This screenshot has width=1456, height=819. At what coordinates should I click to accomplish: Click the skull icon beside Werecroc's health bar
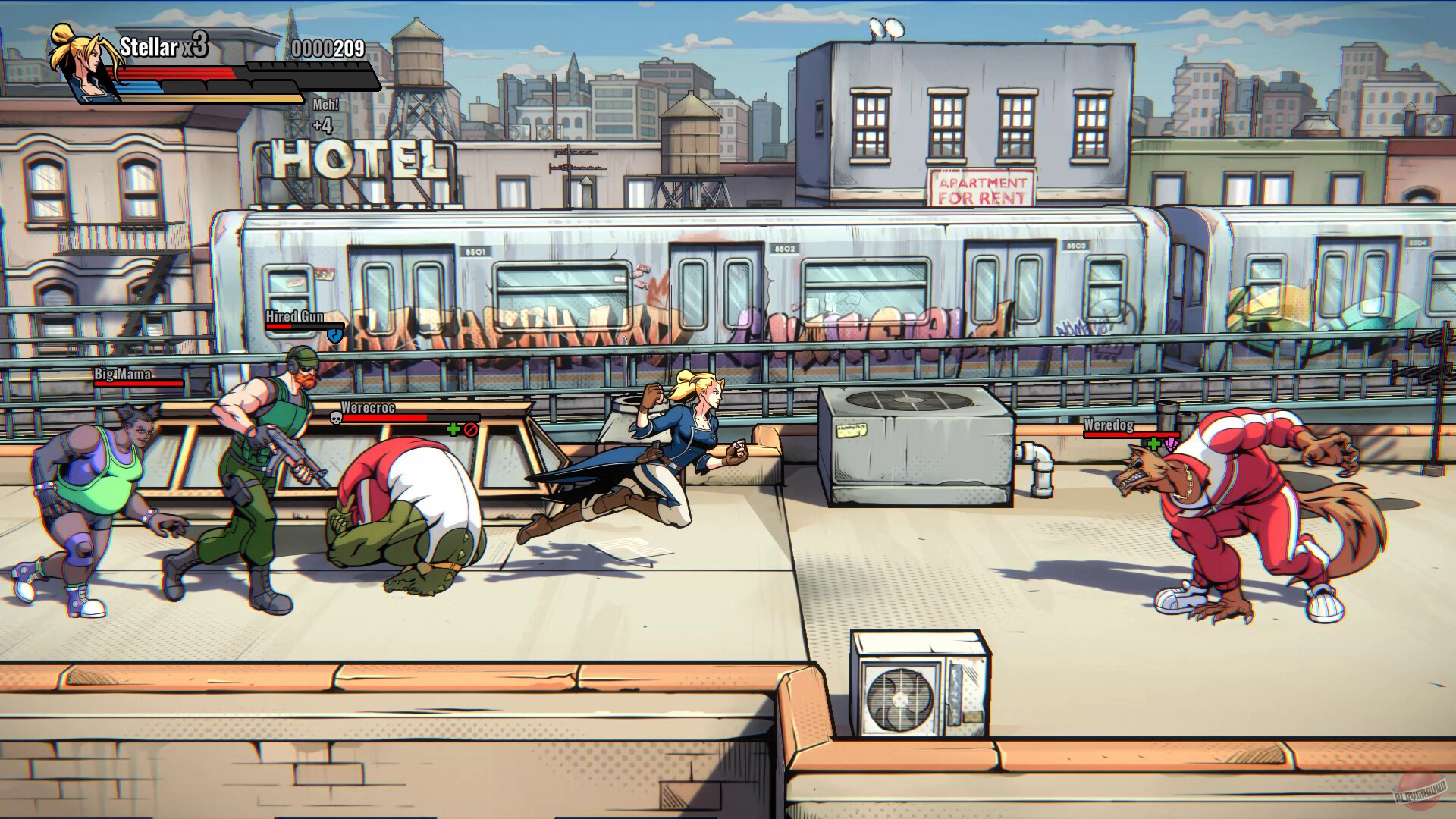335,418
